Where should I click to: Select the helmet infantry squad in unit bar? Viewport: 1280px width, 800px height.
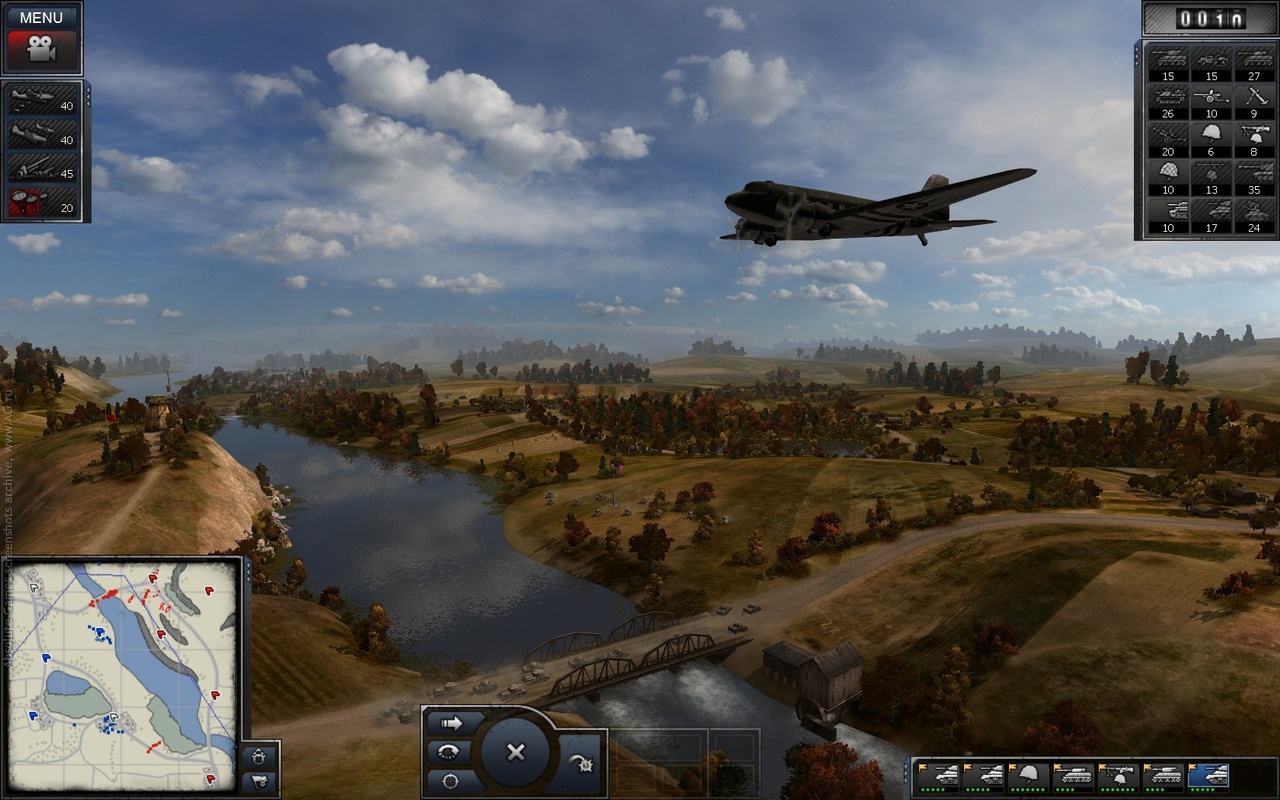tap(1027, 776)
